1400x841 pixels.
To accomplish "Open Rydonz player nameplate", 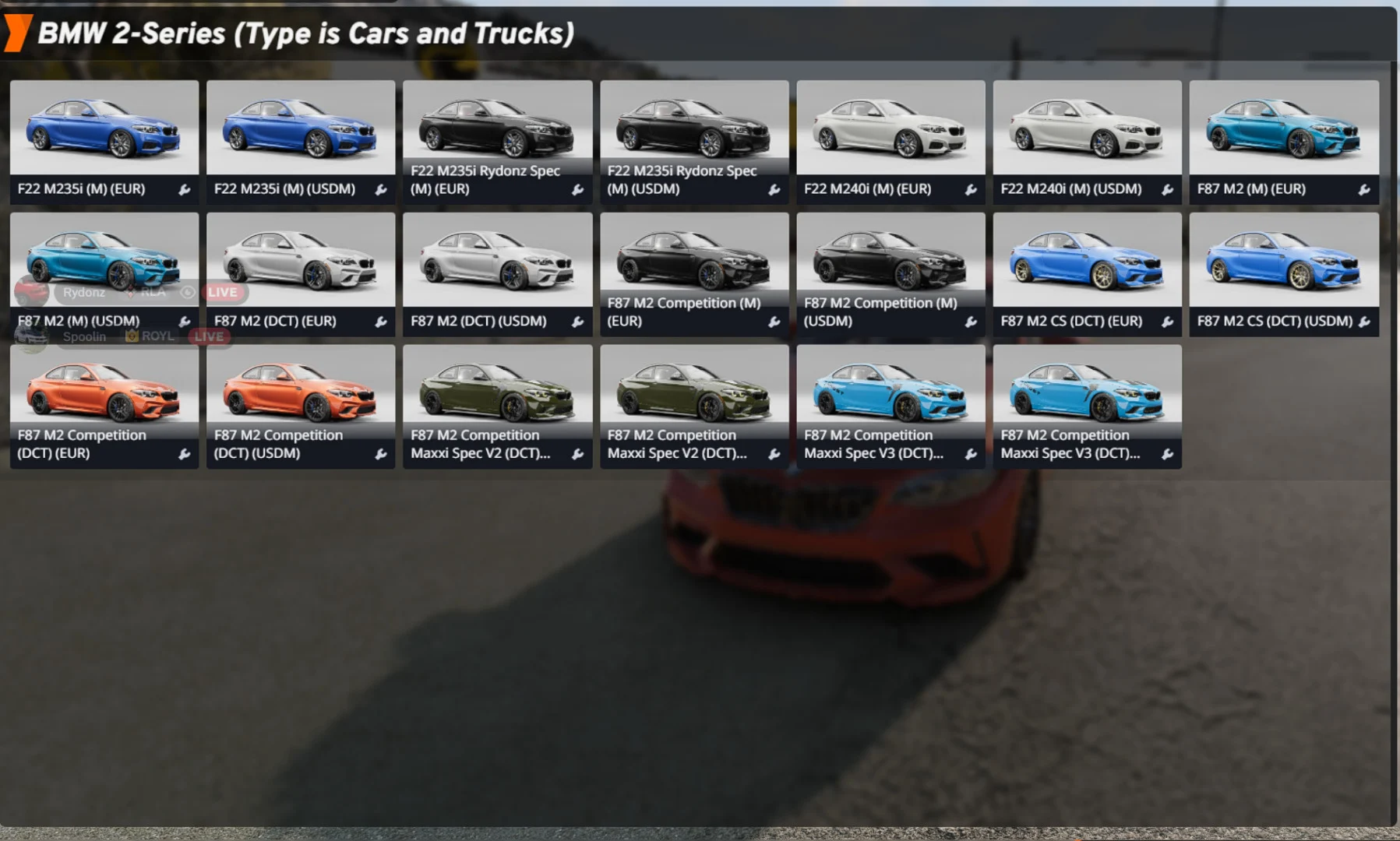I will pos(84,293).
